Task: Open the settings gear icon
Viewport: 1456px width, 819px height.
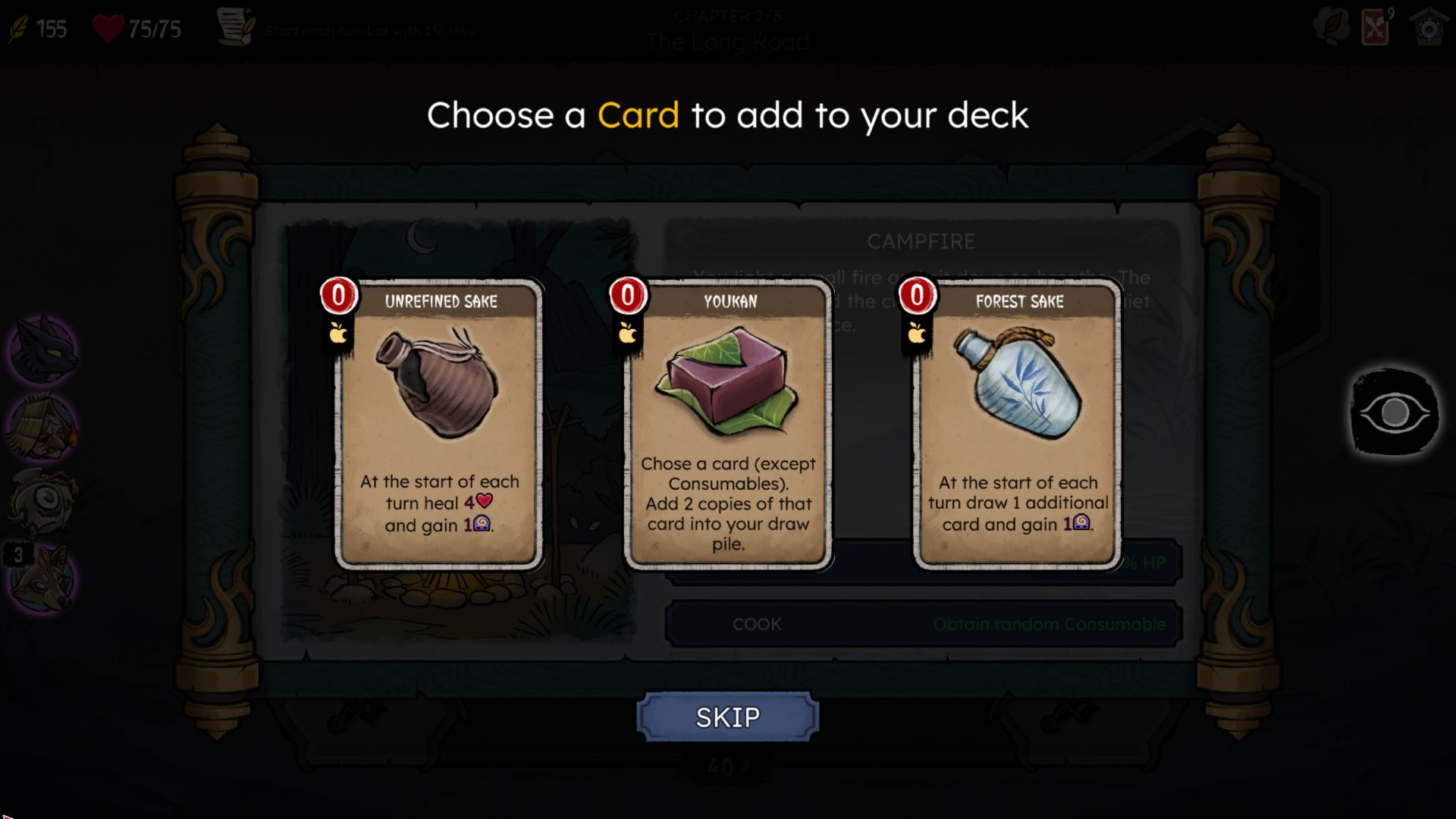Action: pos(1429,29)
